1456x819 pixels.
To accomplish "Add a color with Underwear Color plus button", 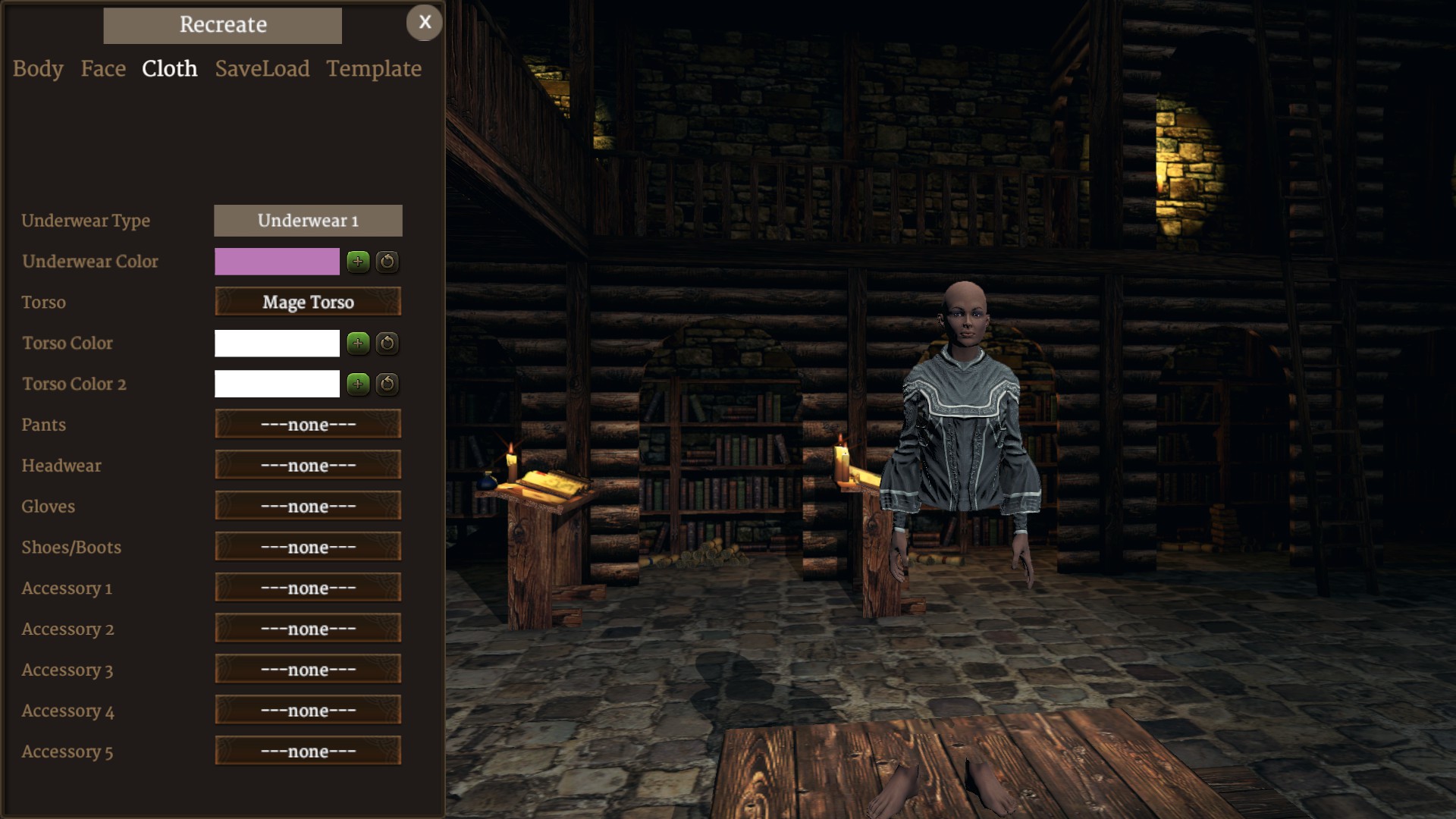I will click(358, 262).
